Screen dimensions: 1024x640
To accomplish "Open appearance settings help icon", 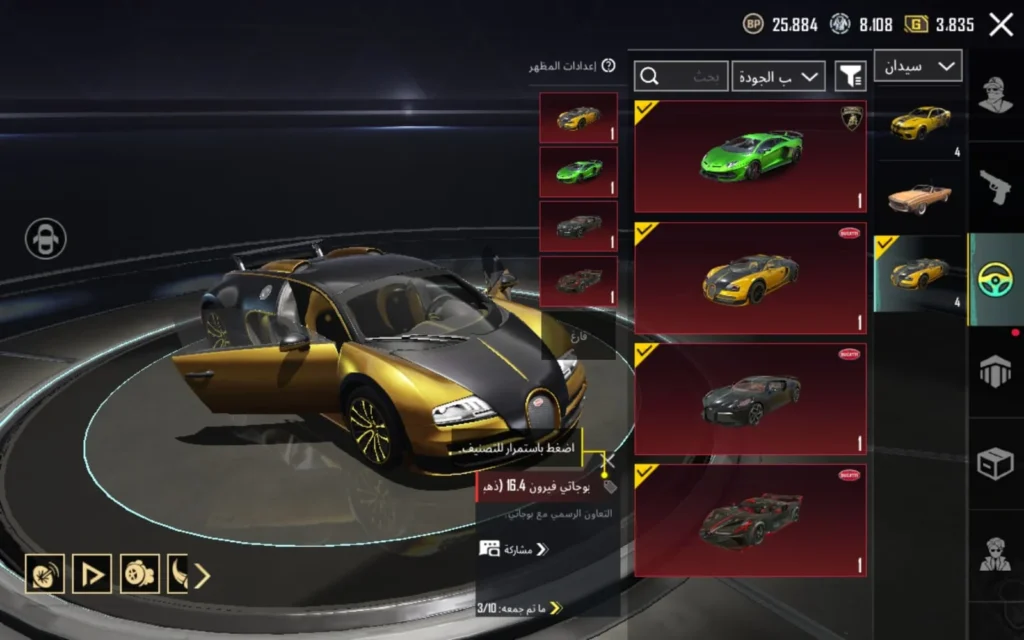I will tap(608, 66).
